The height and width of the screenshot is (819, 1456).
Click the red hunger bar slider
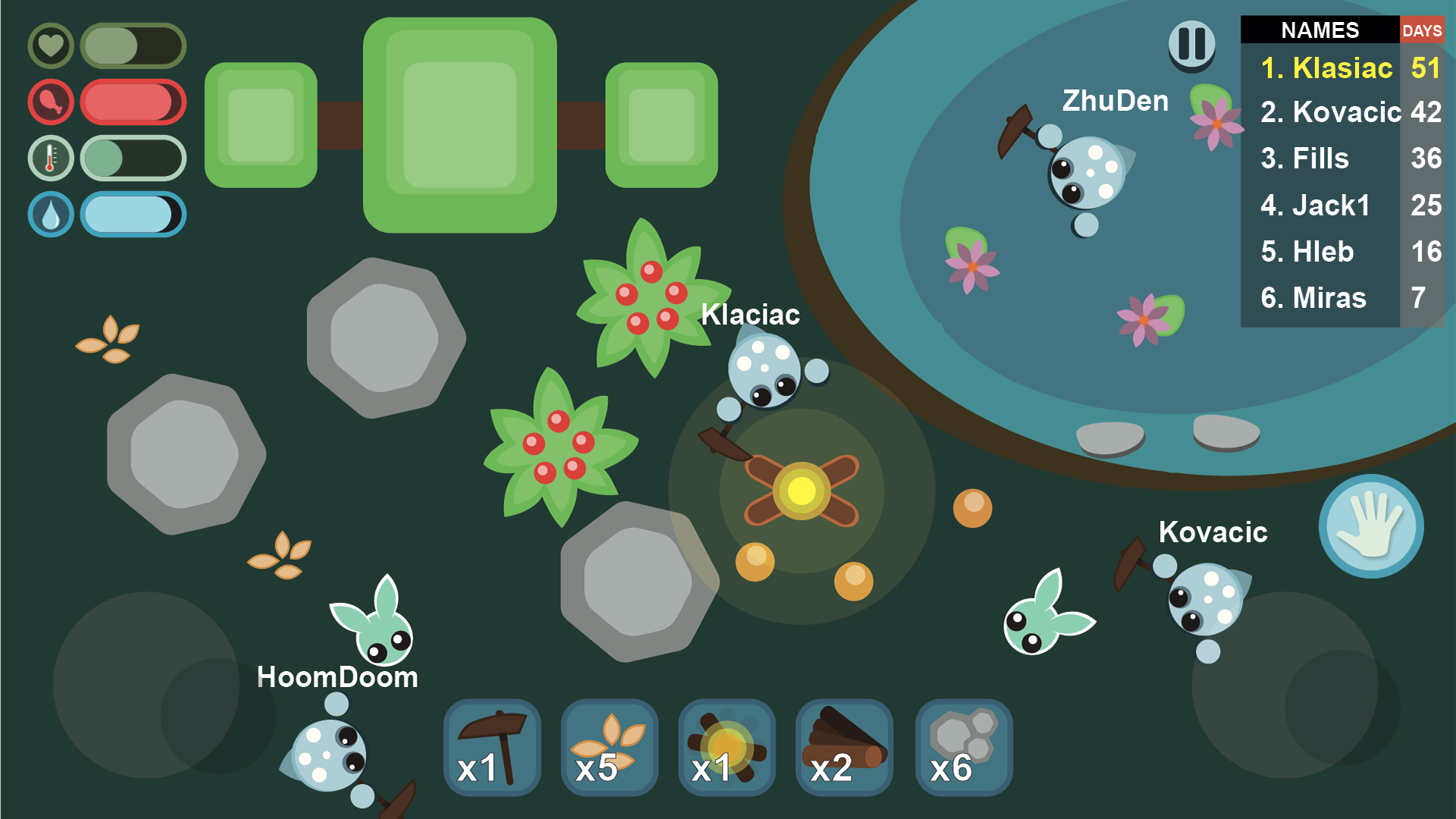tap(133, 102)
